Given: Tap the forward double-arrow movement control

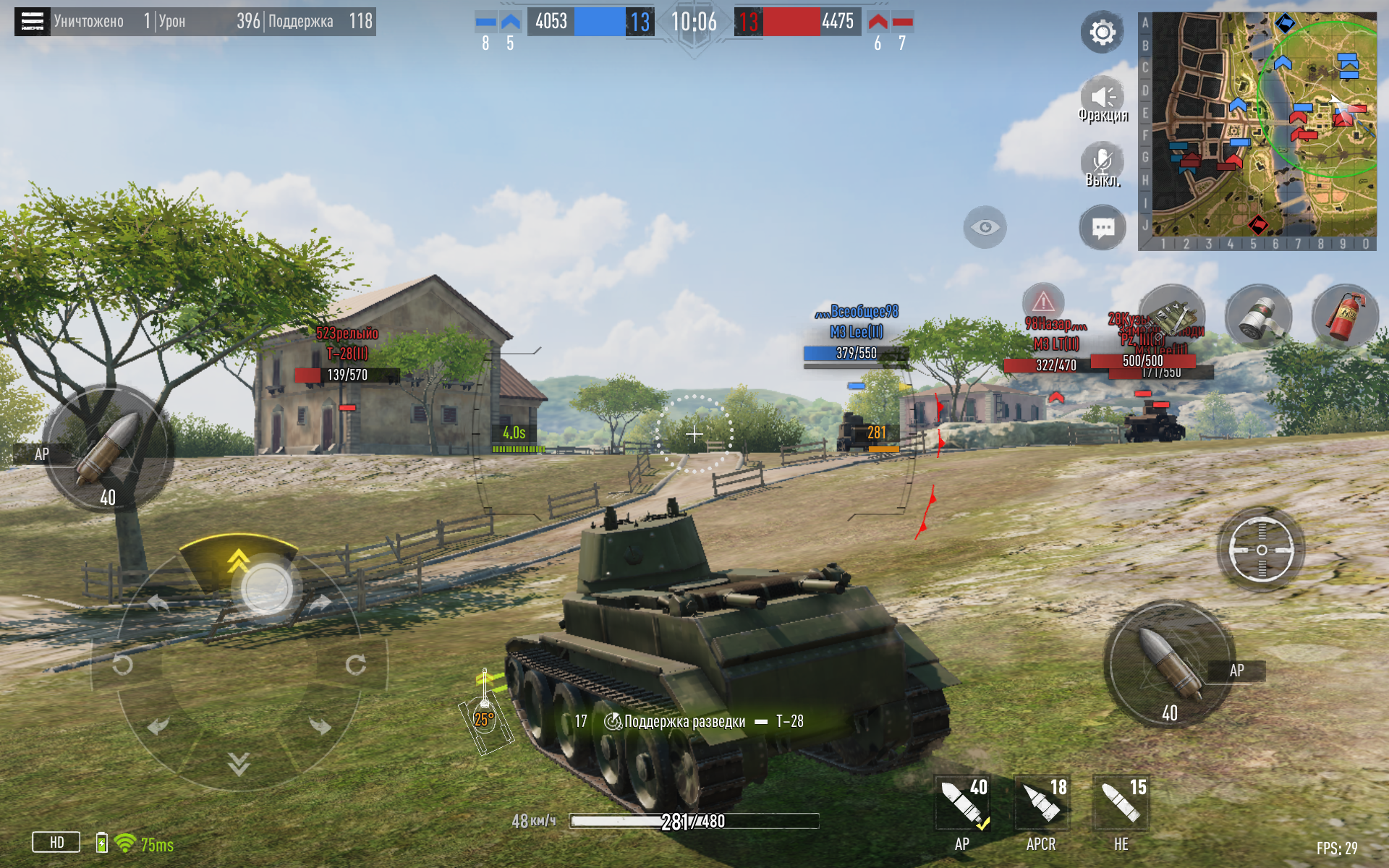Looking at the screenshot, I should 238,561.
